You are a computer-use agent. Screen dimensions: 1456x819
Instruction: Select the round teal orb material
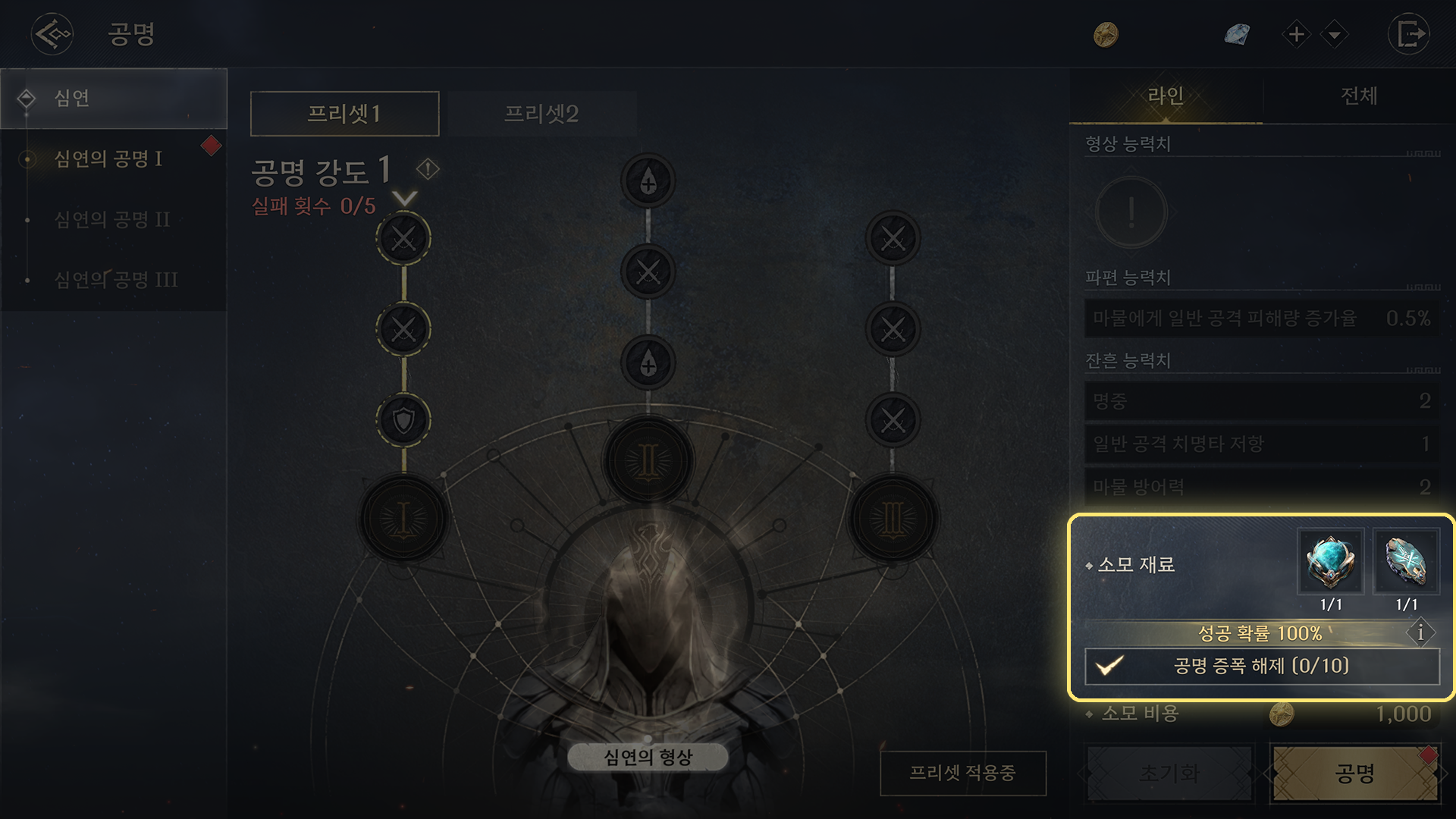(x=1331, y=562)
